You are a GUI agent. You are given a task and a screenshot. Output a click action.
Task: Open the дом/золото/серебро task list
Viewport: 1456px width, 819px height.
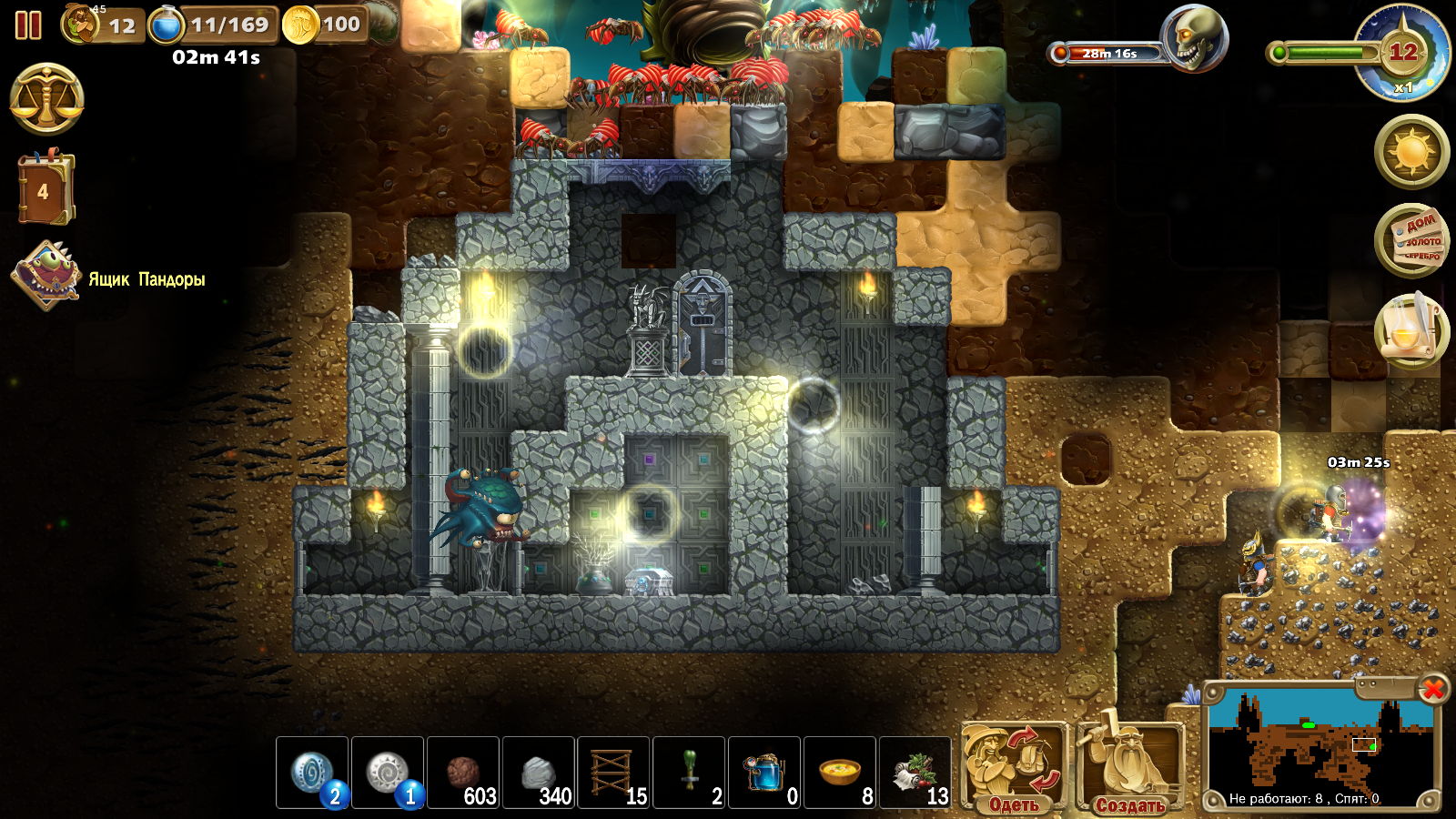tap(1411, 240)
